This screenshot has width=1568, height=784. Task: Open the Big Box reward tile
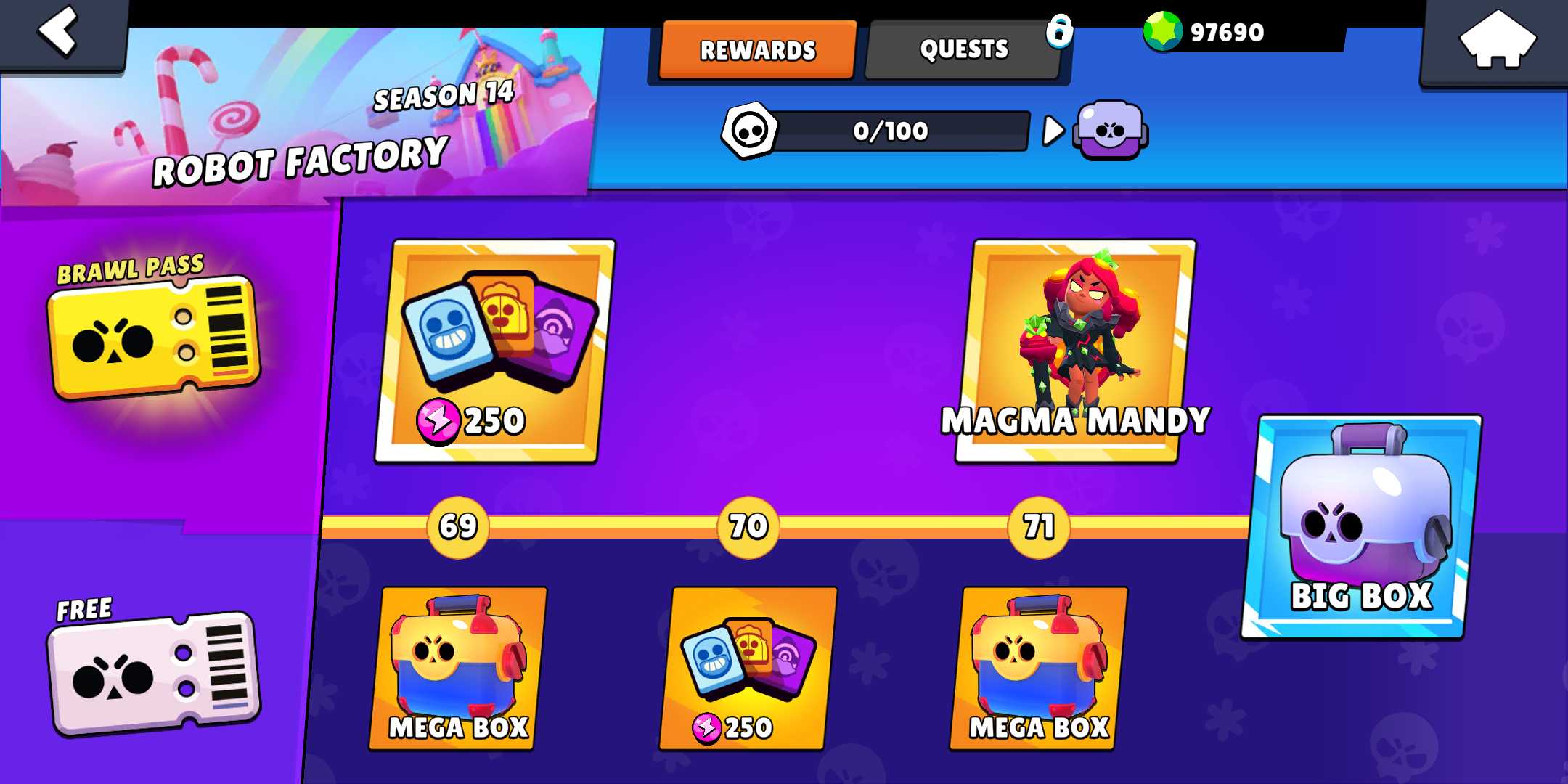1362,527
